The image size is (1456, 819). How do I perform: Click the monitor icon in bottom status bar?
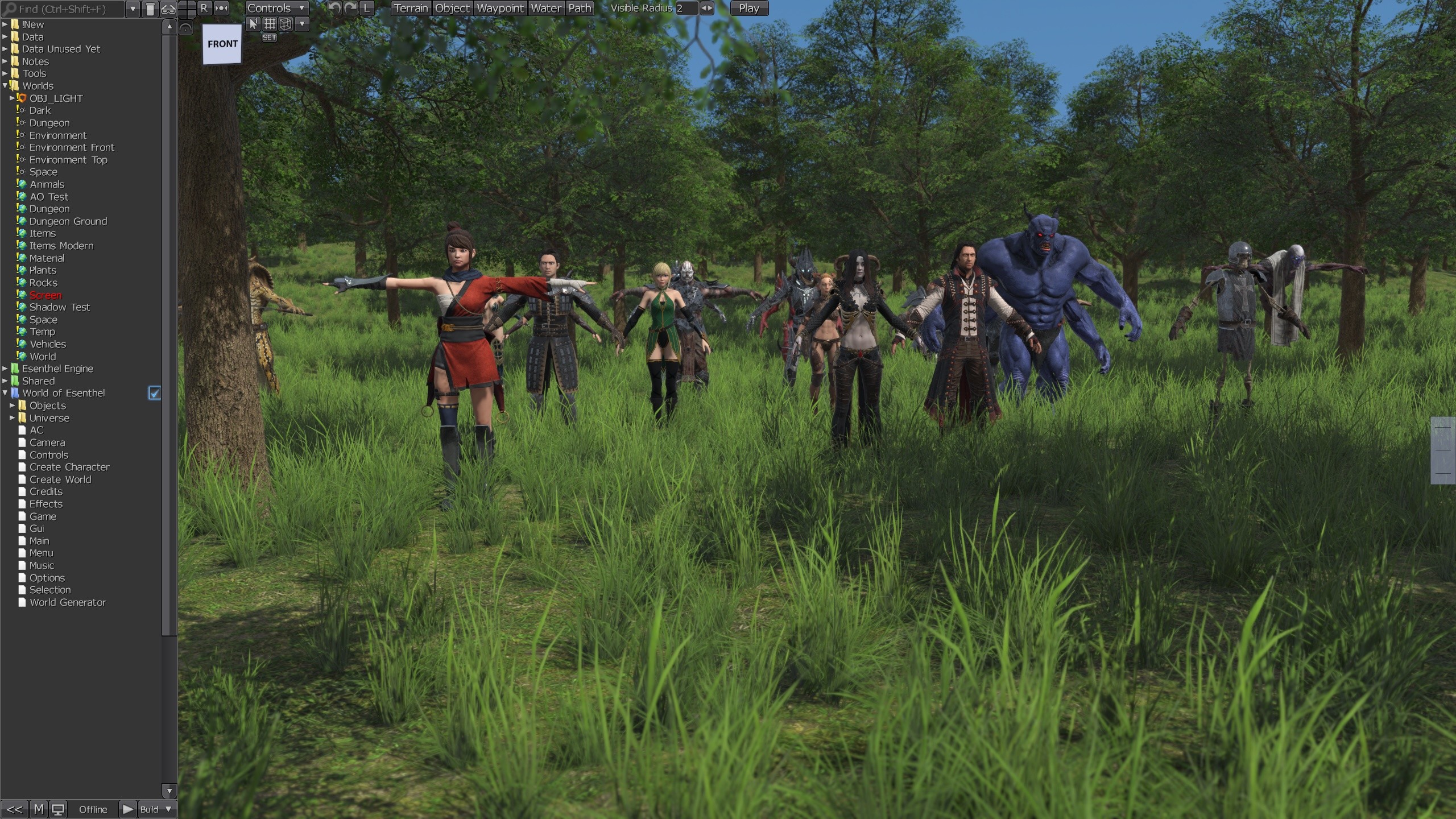click(x=59, y=808)
